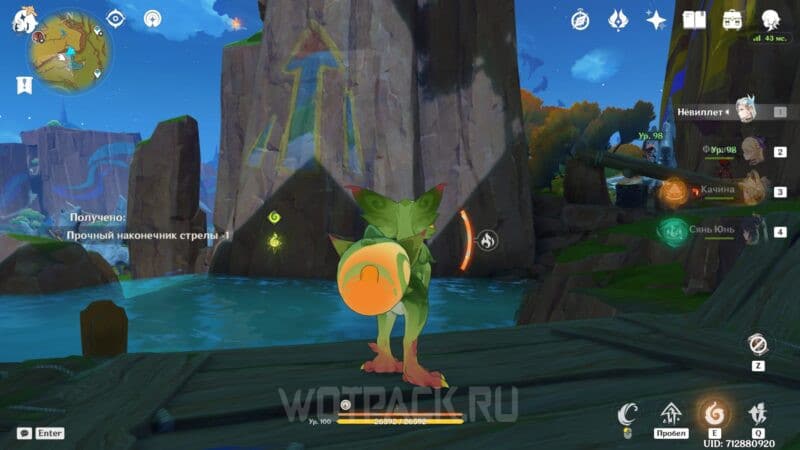The width and height of the screenshot is (800, 450).
Task: Open the four-pointed star wish icon
Action: tap(656, 20)
